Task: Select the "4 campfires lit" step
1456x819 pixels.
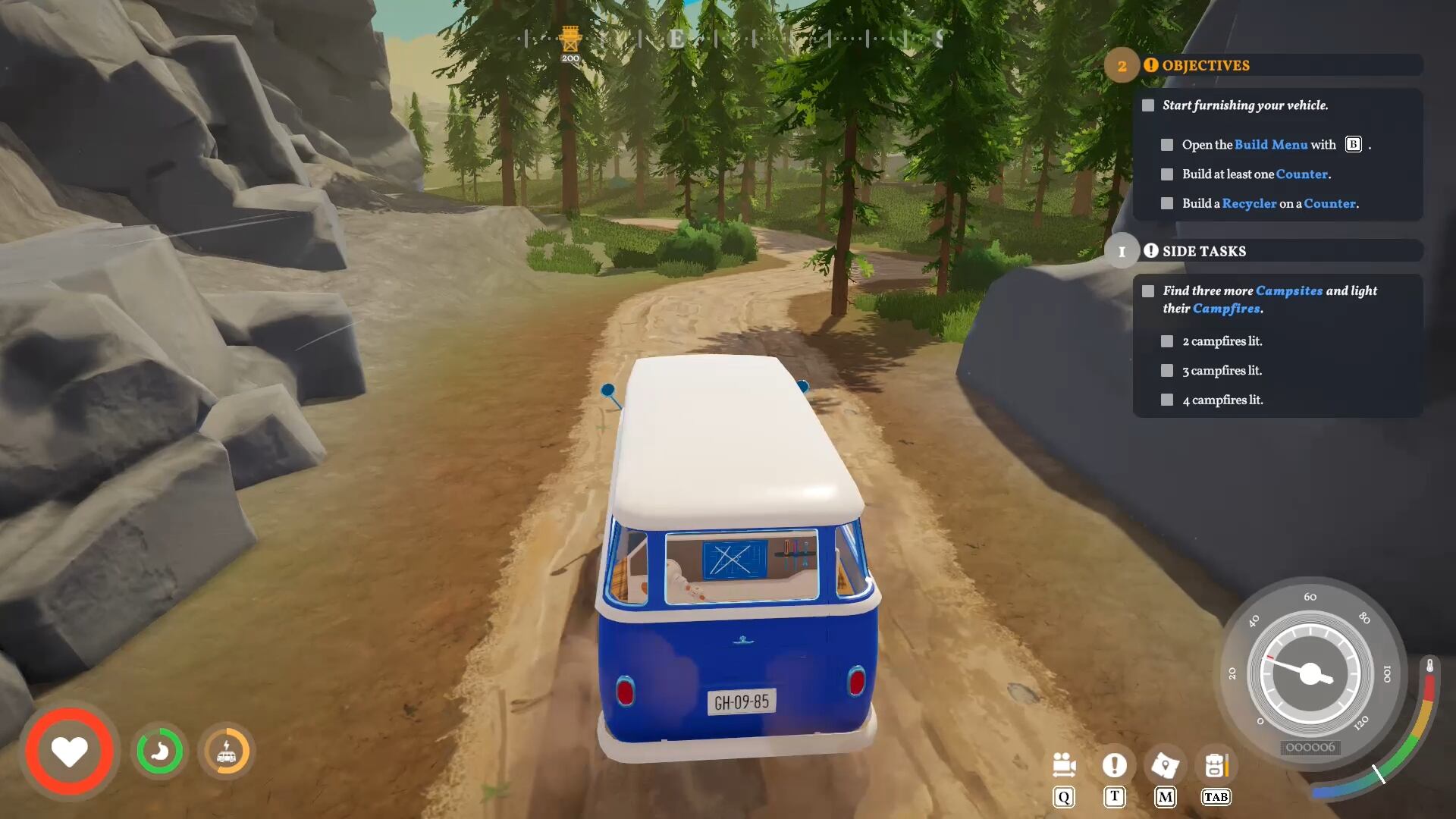Action: point(1222,400)
